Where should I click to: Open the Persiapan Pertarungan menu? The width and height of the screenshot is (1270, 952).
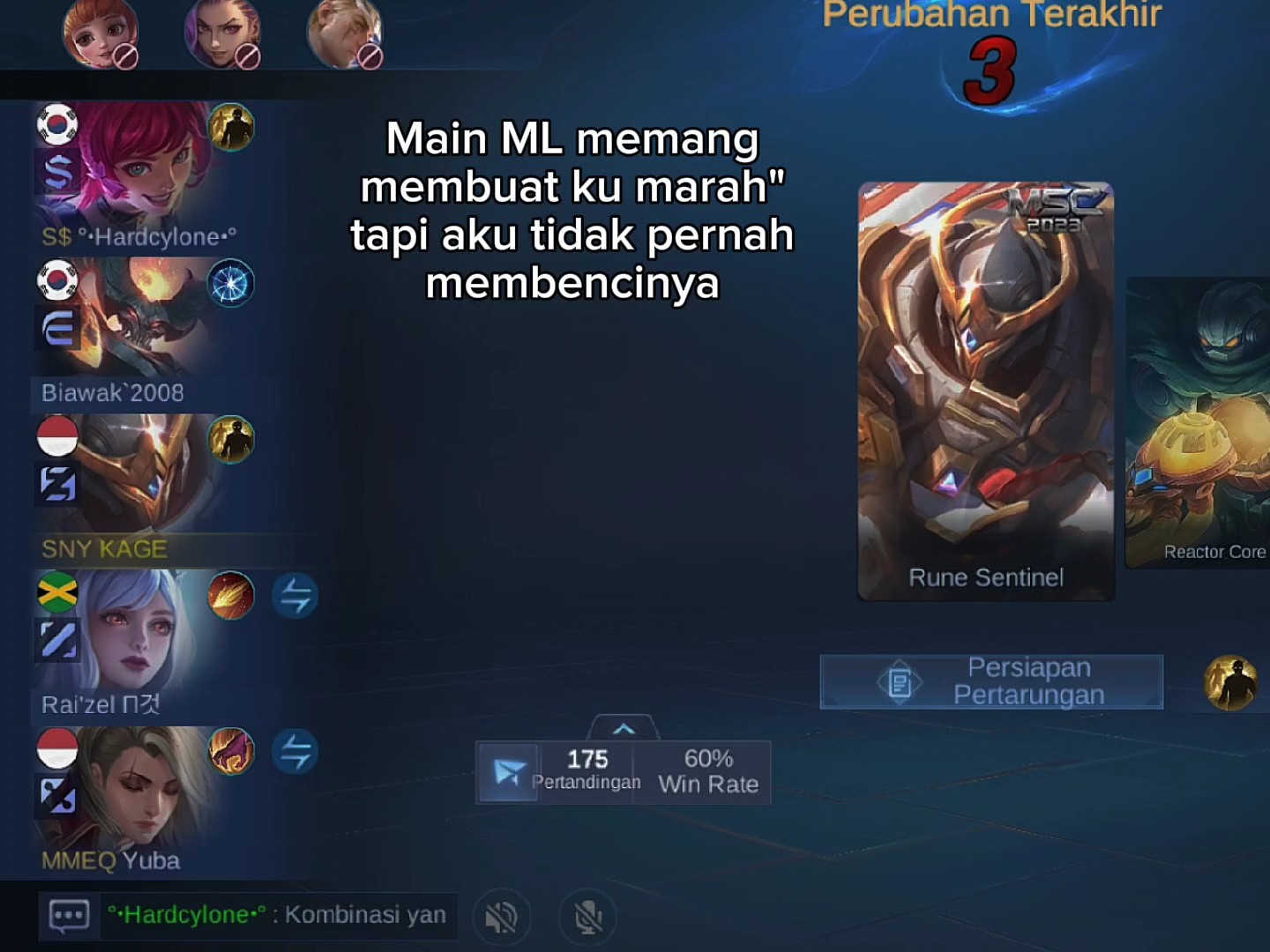tap(991, 681)
